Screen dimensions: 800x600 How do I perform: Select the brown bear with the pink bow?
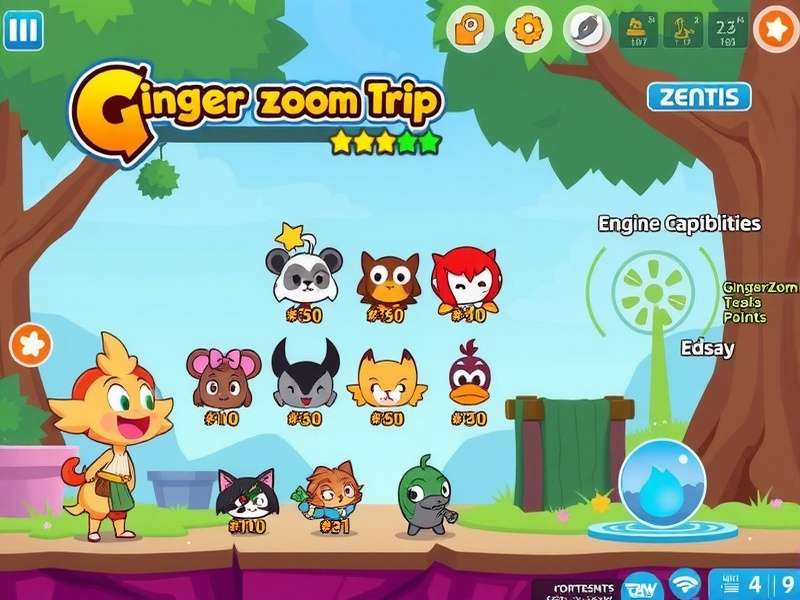[x=223, y=376]
